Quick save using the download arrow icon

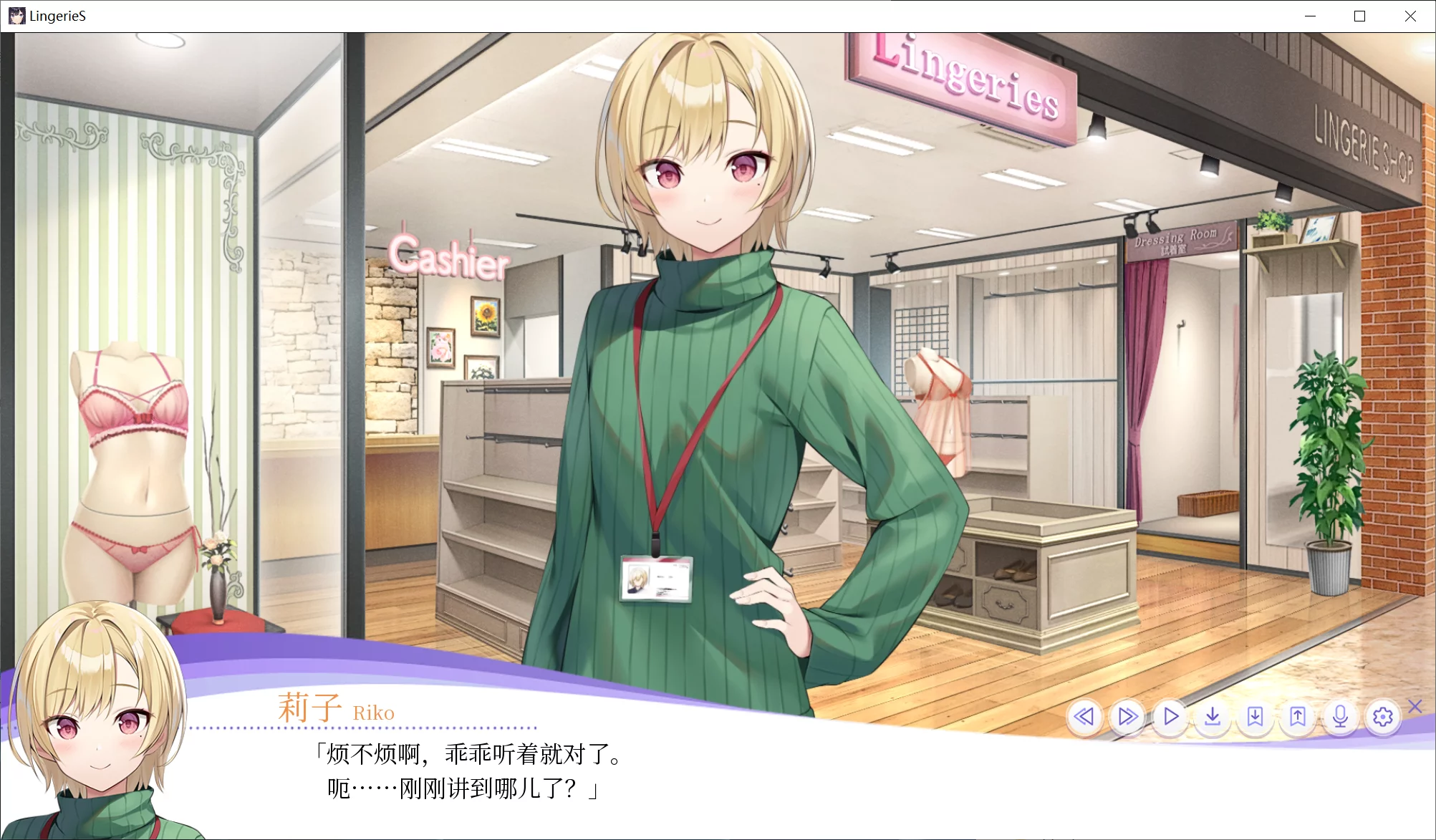point(1212,716)
